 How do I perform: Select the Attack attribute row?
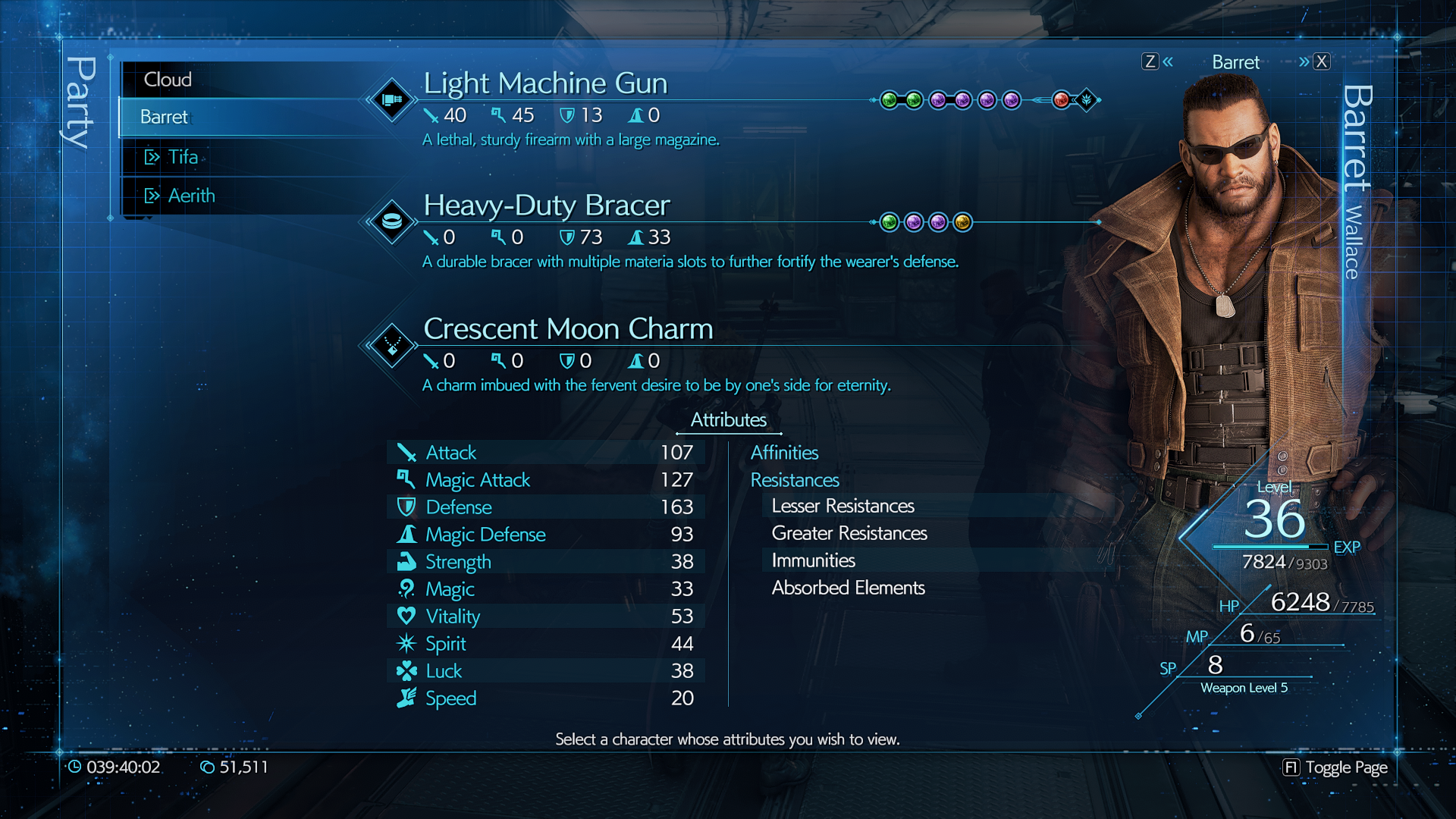point(546,453)
